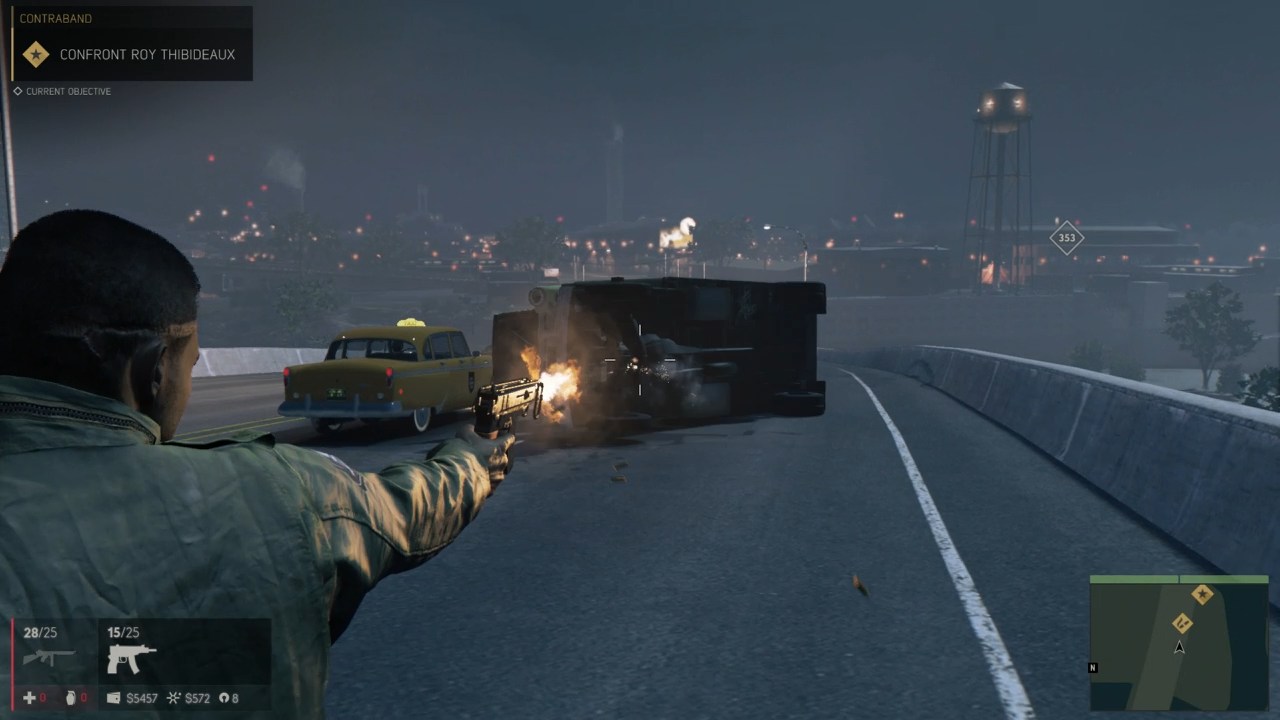Screen dimensions: 1280x720
Task: Click the 353 distance waypoint marker
Action: pos(1067,238)
